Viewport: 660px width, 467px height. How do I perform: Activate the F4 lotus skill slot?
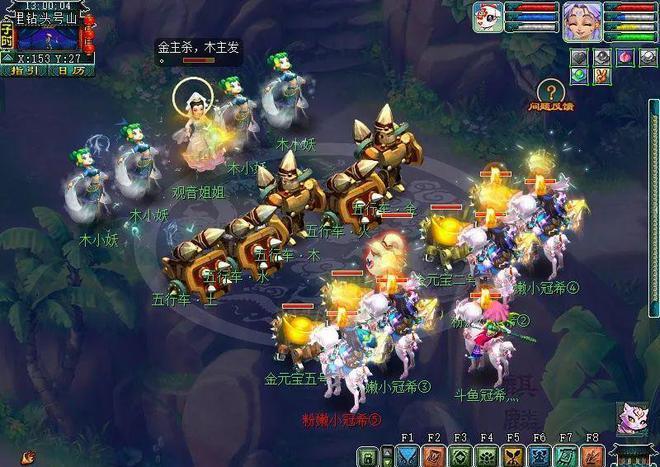486,456
